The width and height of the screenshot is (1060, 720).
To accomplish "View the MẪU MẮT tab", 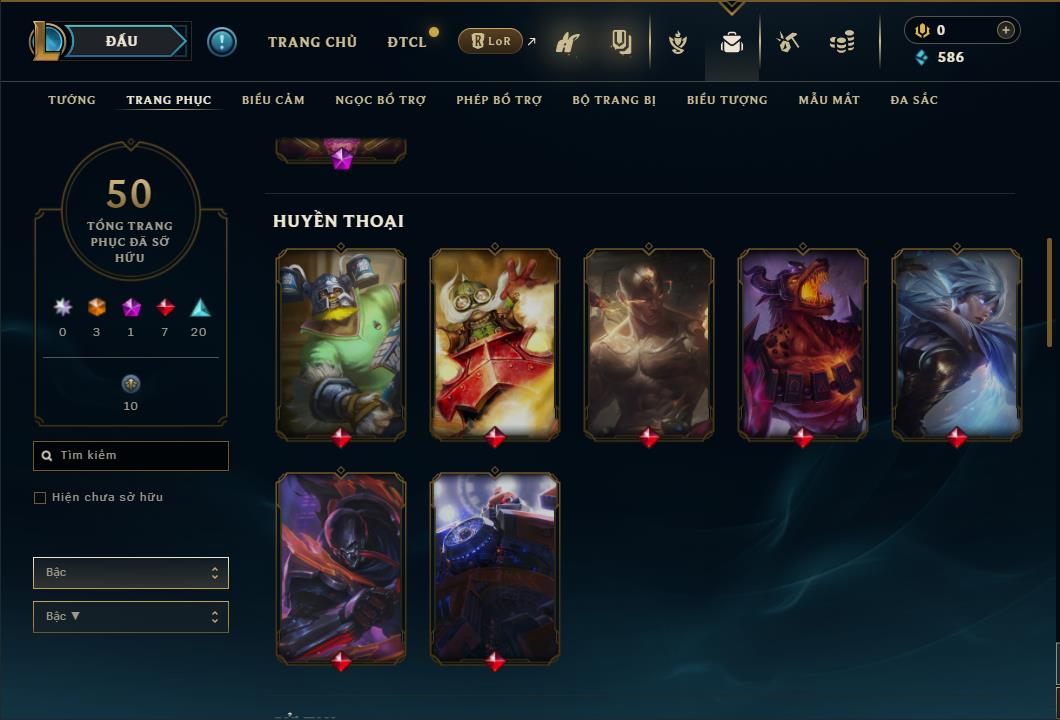I will [x=829, y=100].
